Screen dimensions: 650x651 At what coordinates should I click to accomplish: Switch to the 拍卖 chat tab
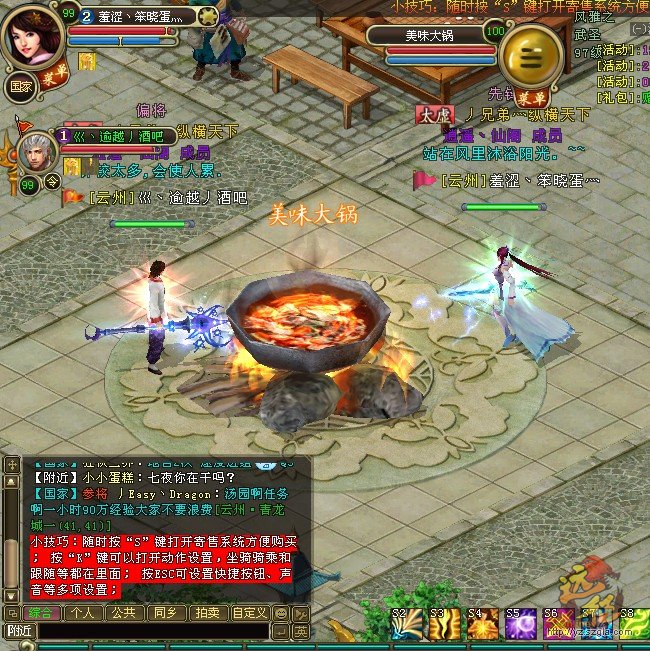(206, 613)
